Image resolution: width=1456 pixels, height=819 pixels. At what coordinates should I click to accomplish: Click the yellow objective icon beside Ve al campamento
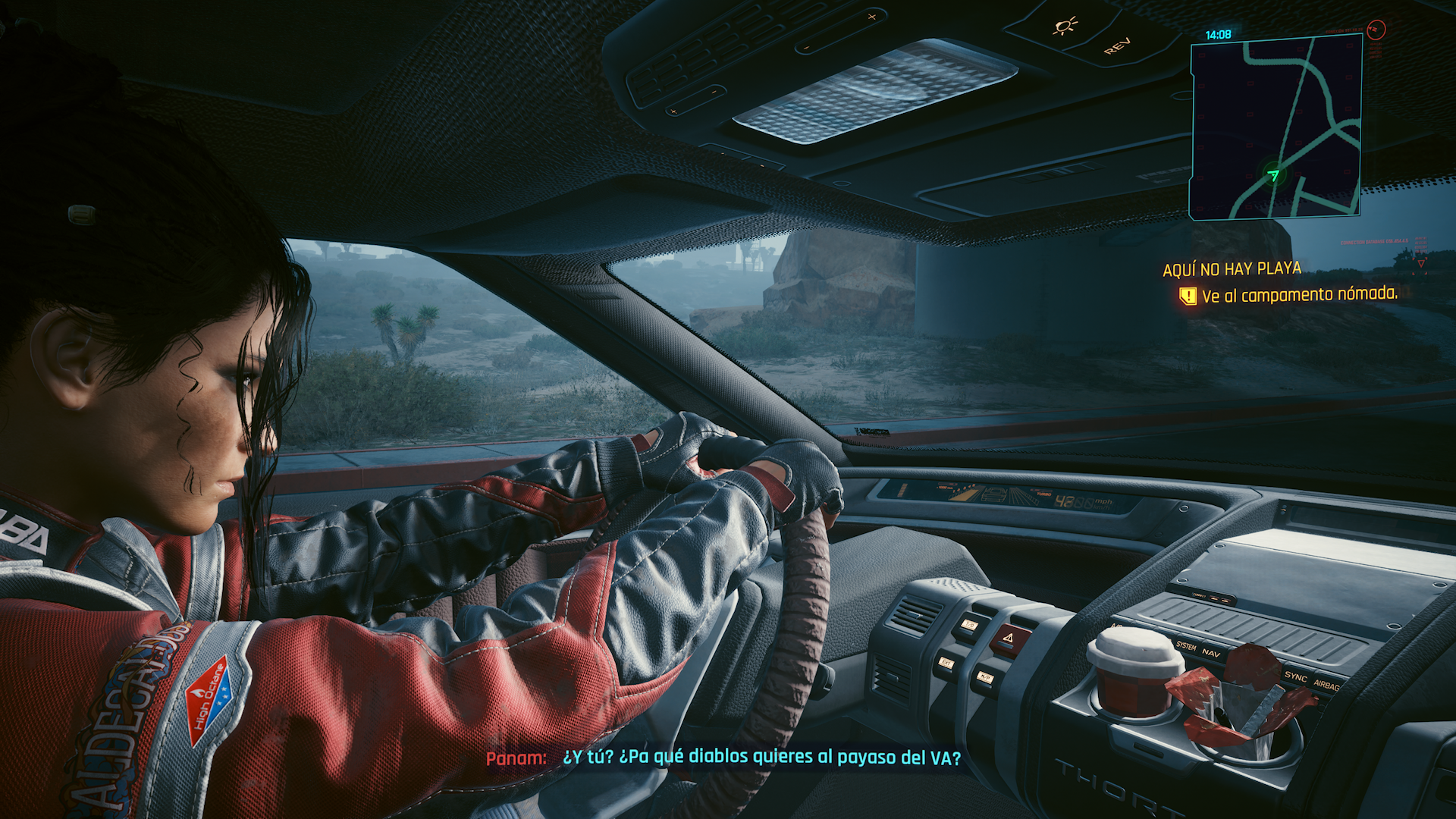coord(1188,297)
